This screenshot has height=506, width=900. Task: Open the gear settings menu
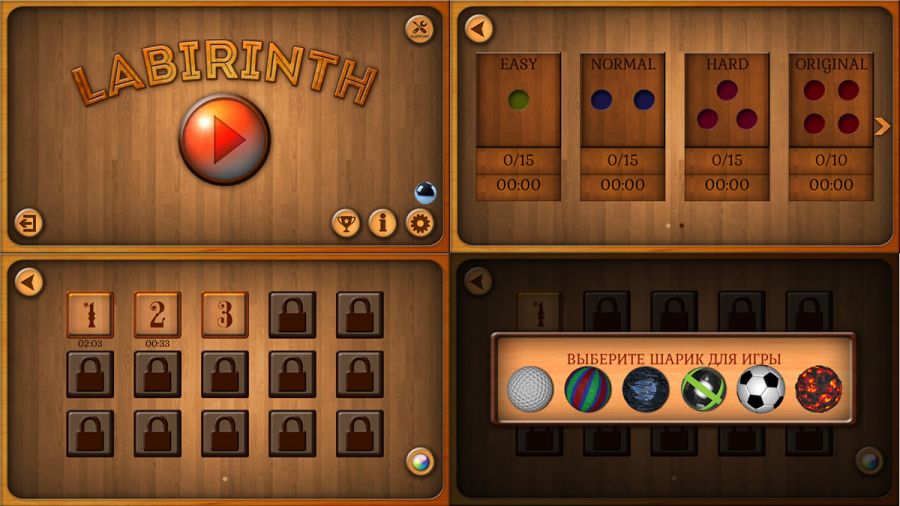[420, 223]
